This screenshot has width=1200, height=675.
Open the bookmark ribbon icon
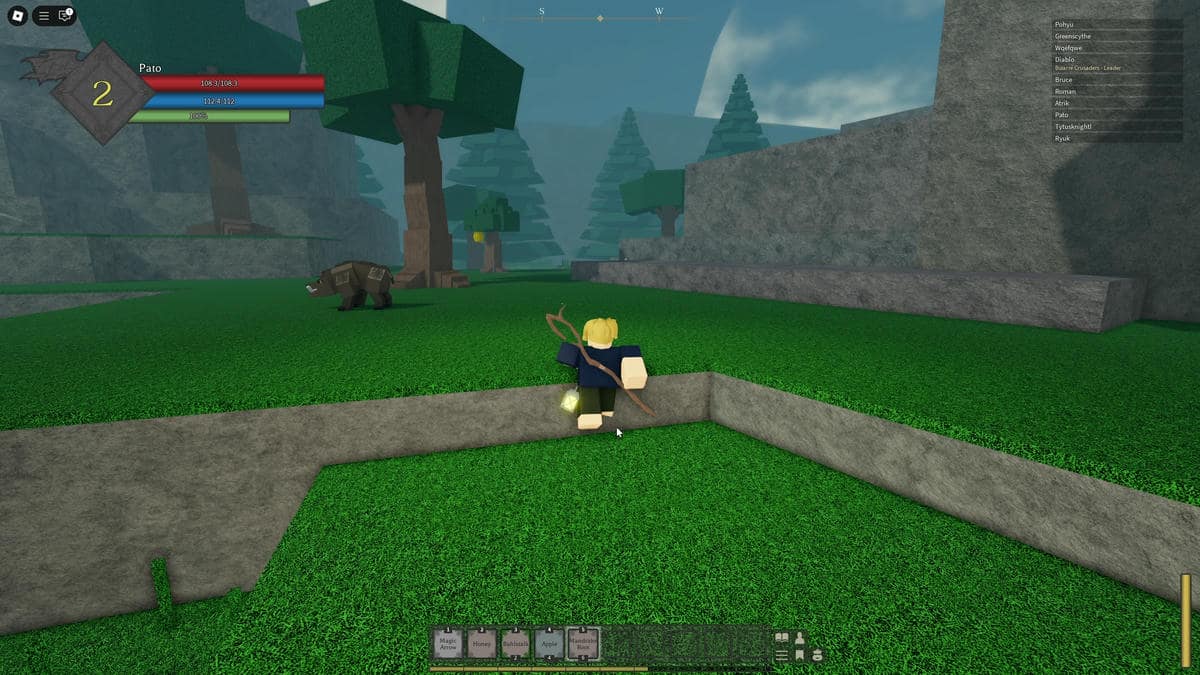pyautogui.click(x=799, y=655)
